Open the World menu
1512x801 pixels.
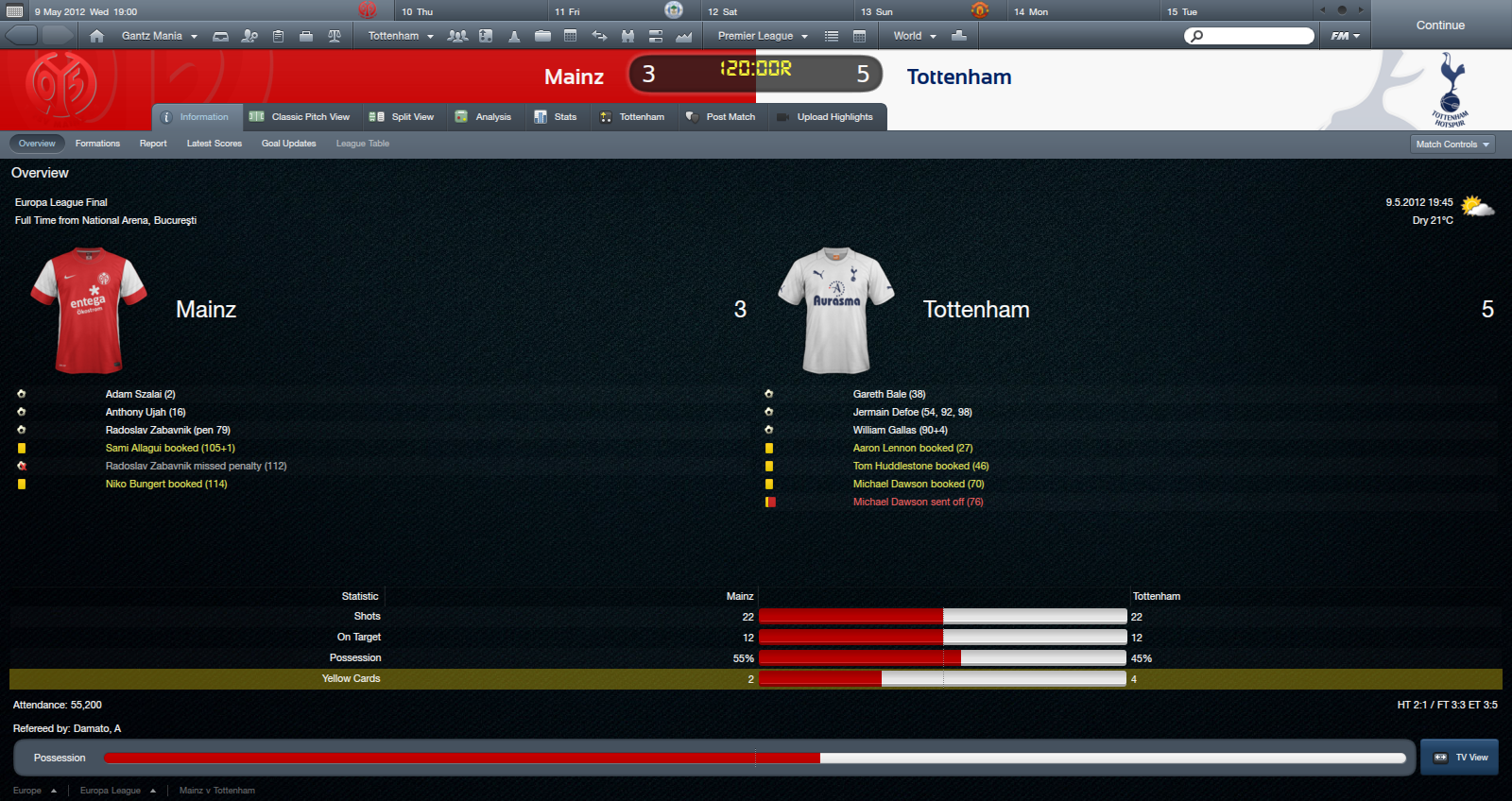pyautogui.click(x=914, y=36)
